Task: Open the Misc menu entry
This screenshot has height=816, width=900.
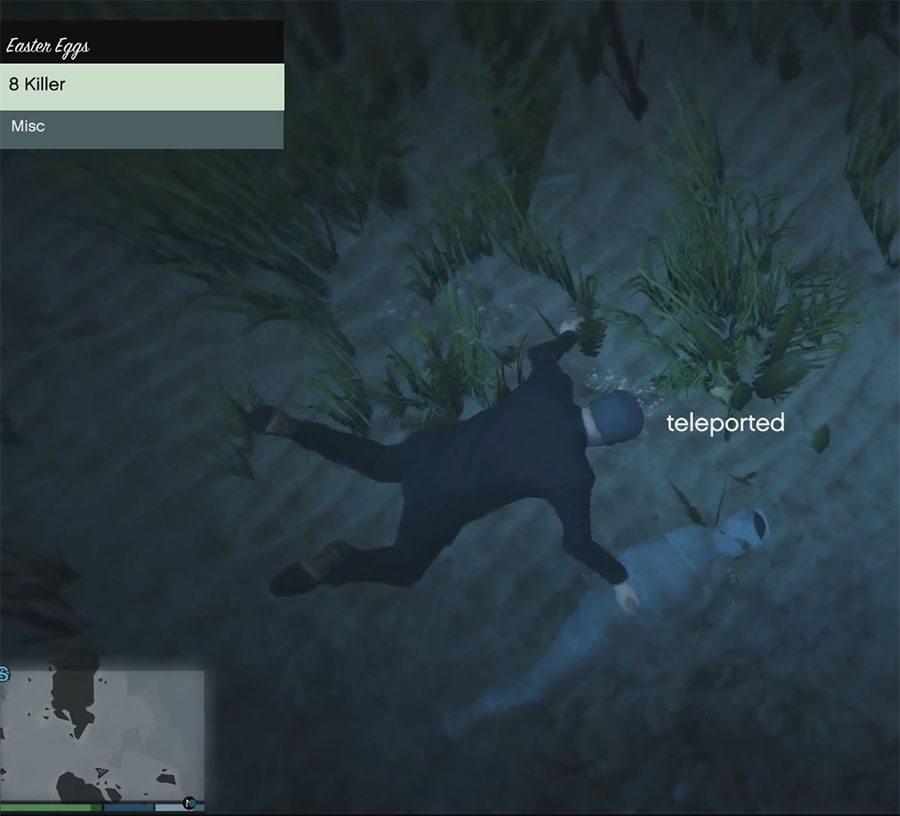Action: 141,128
